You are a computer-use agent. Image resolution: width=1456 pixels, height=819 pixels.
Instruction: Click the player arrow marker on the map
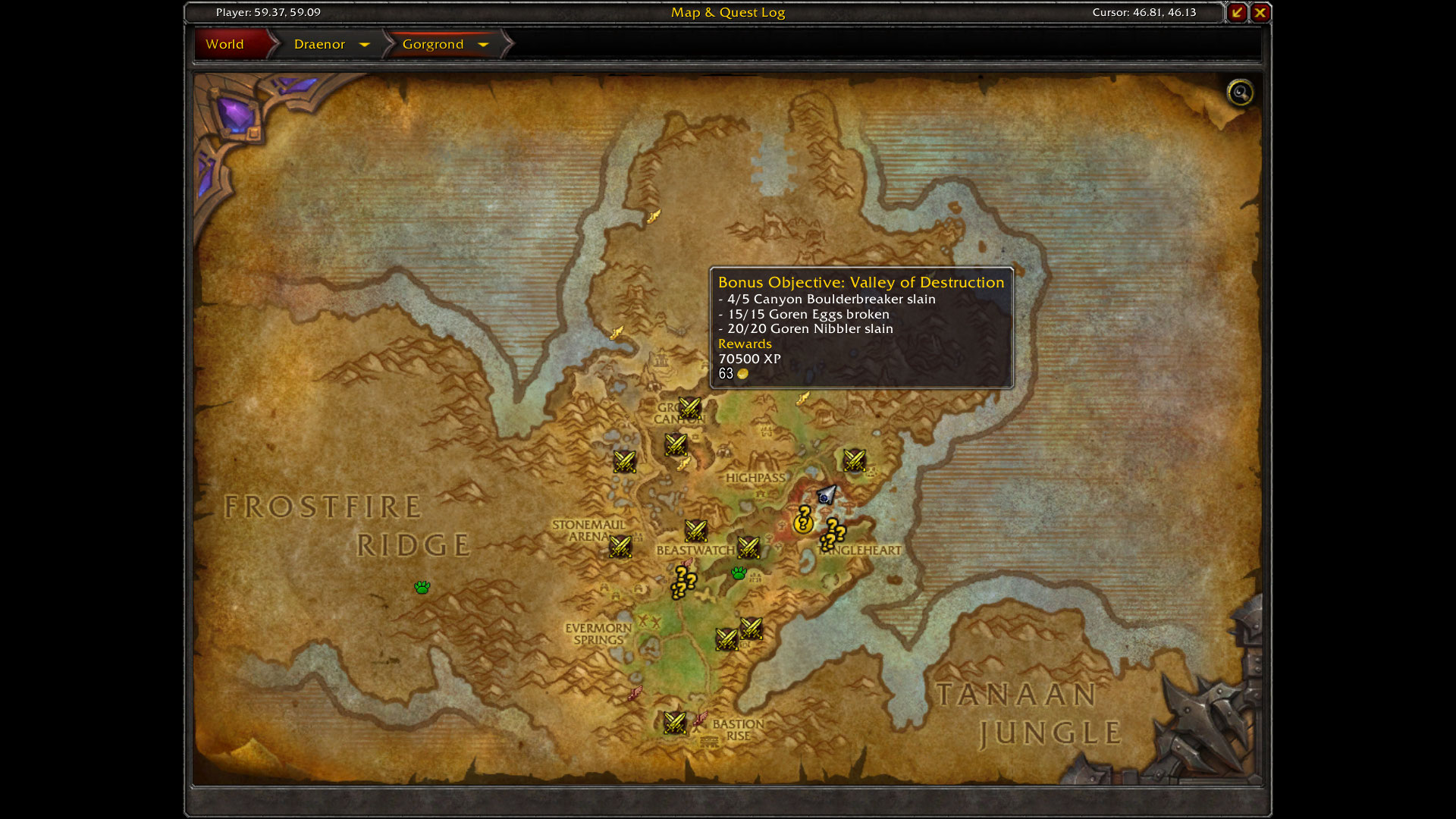826,495
